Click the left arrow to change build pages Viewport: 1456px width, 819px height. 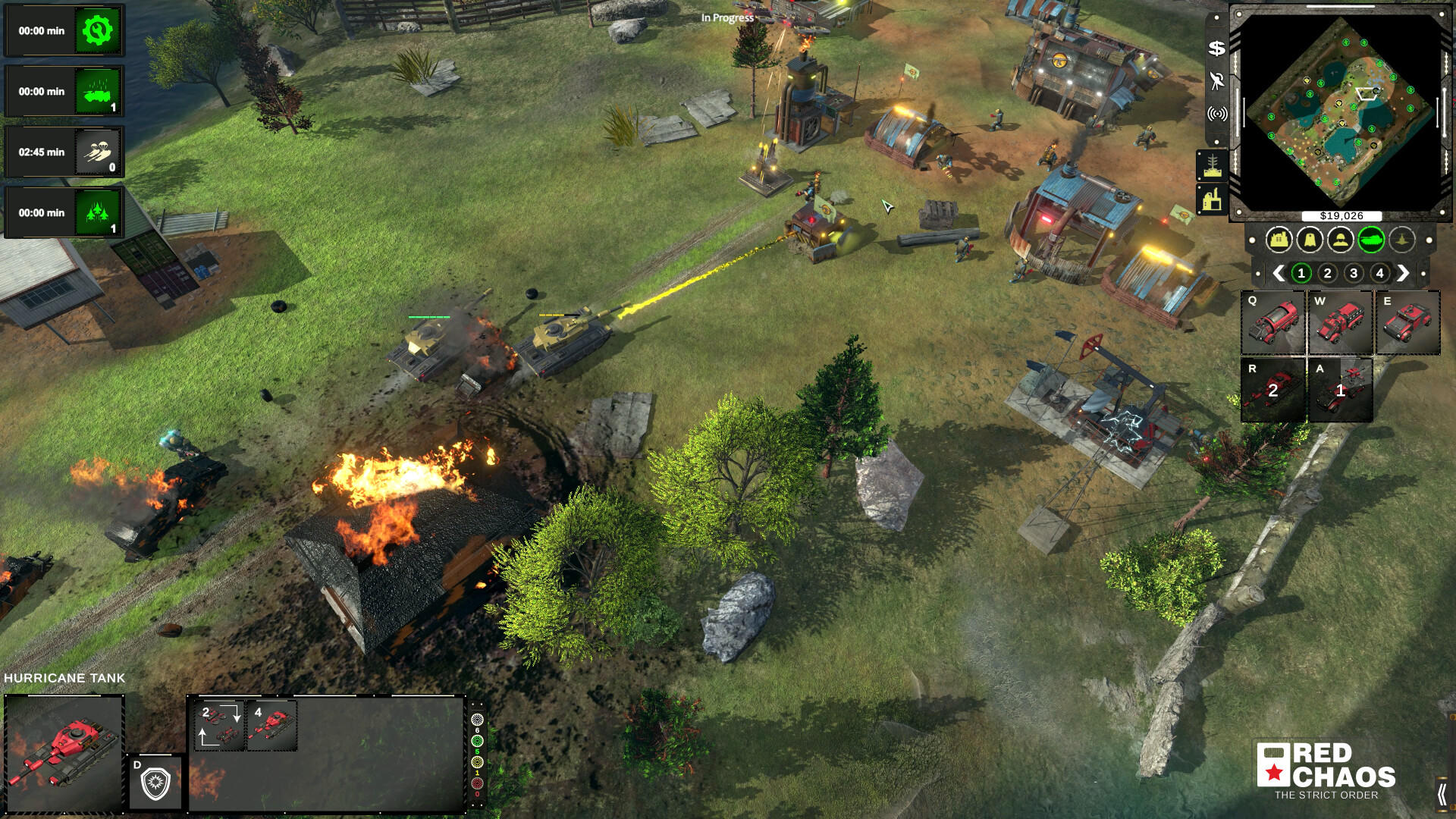tap(1278, 272)
